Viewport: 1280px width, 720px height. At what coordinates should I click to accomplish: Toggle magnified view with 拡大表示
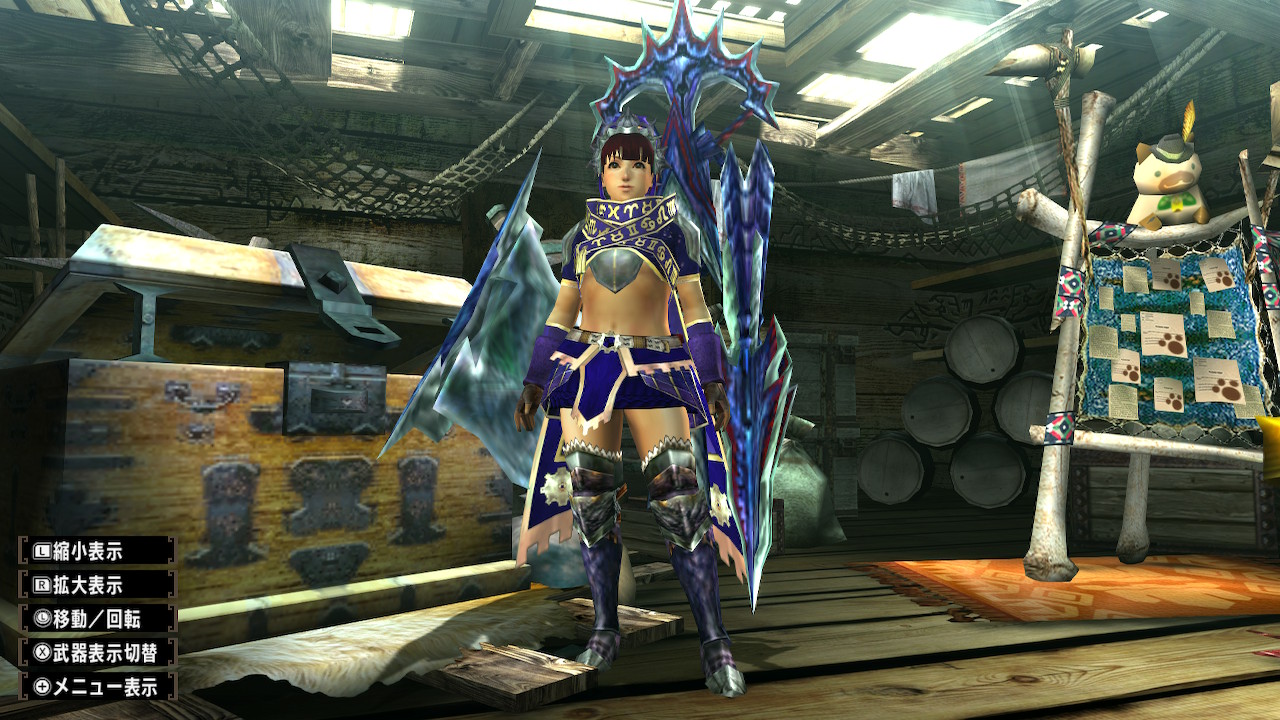click(x=95, y=584)
